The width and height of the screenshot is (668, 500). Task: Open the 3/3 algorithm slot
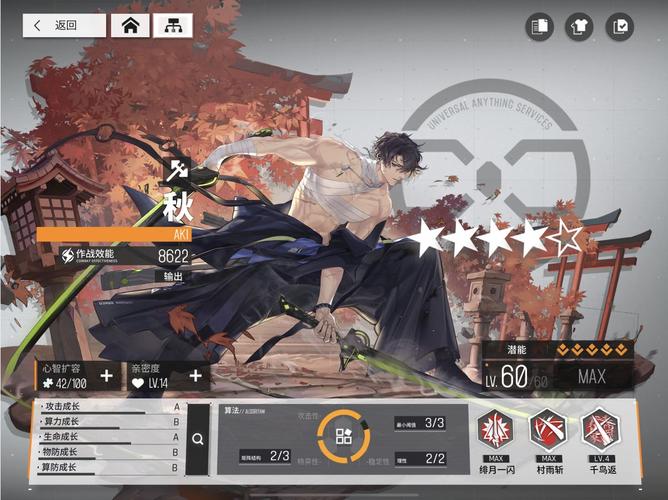[420, 423]
